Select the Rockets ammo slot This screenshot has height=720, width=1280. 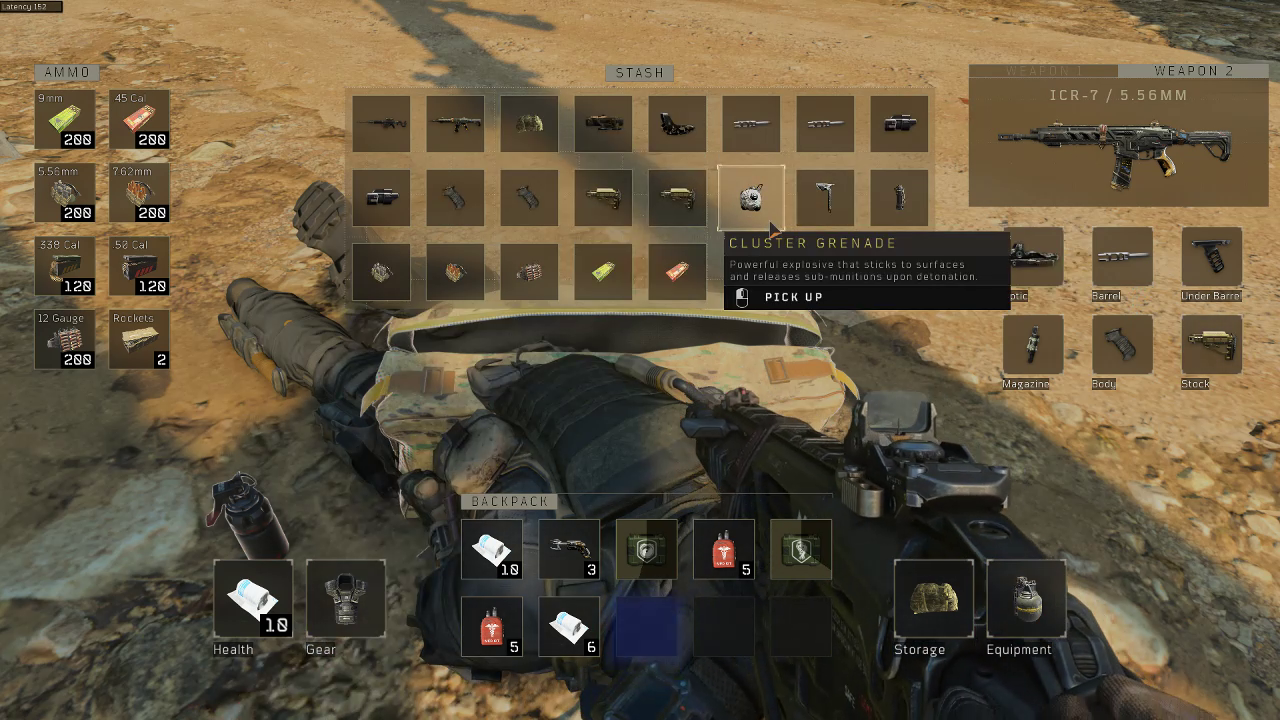139,339
